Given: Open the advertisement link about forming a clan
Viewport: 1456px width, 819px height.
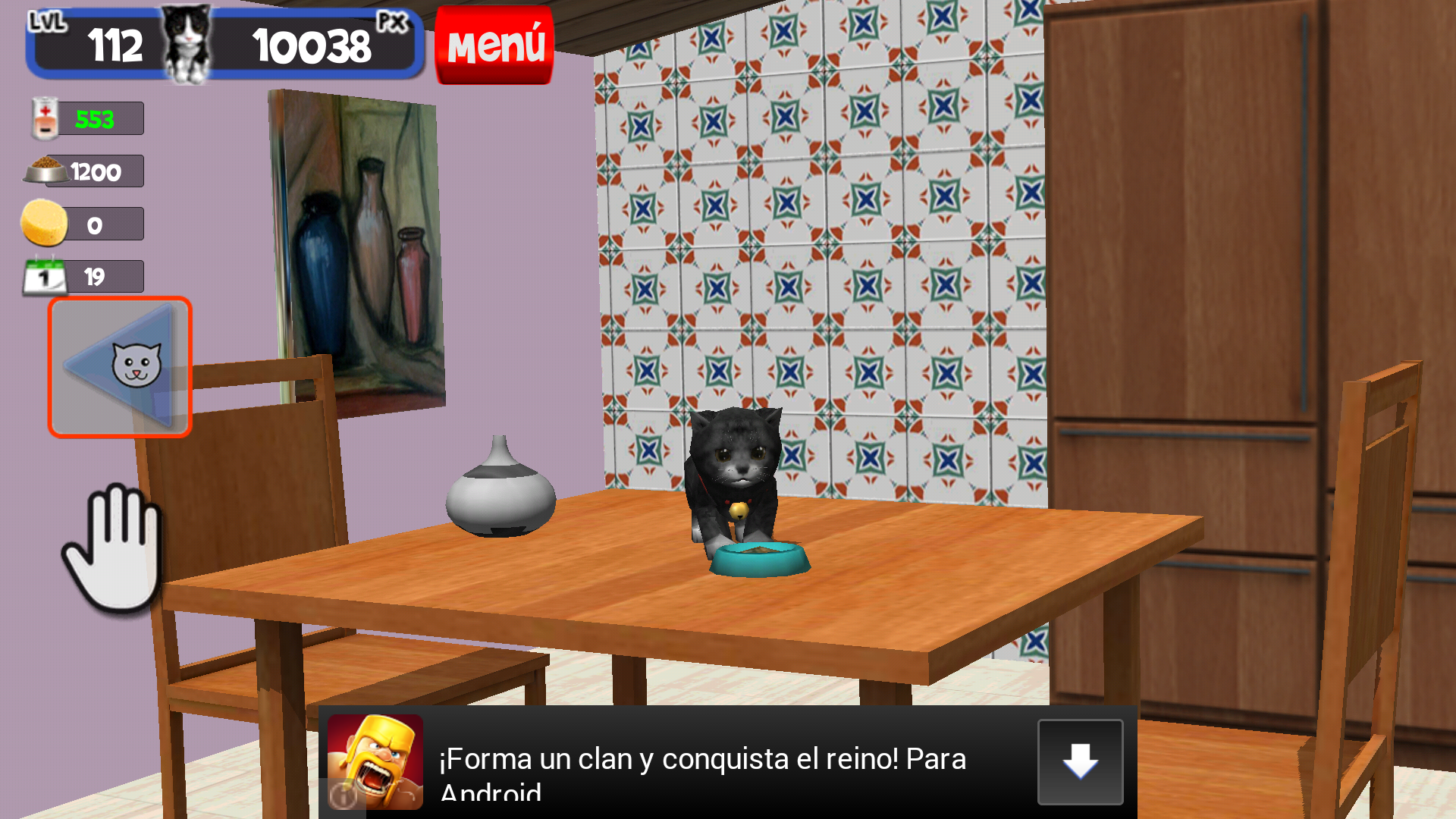Looking at the screenshot, I should [701, 758].
